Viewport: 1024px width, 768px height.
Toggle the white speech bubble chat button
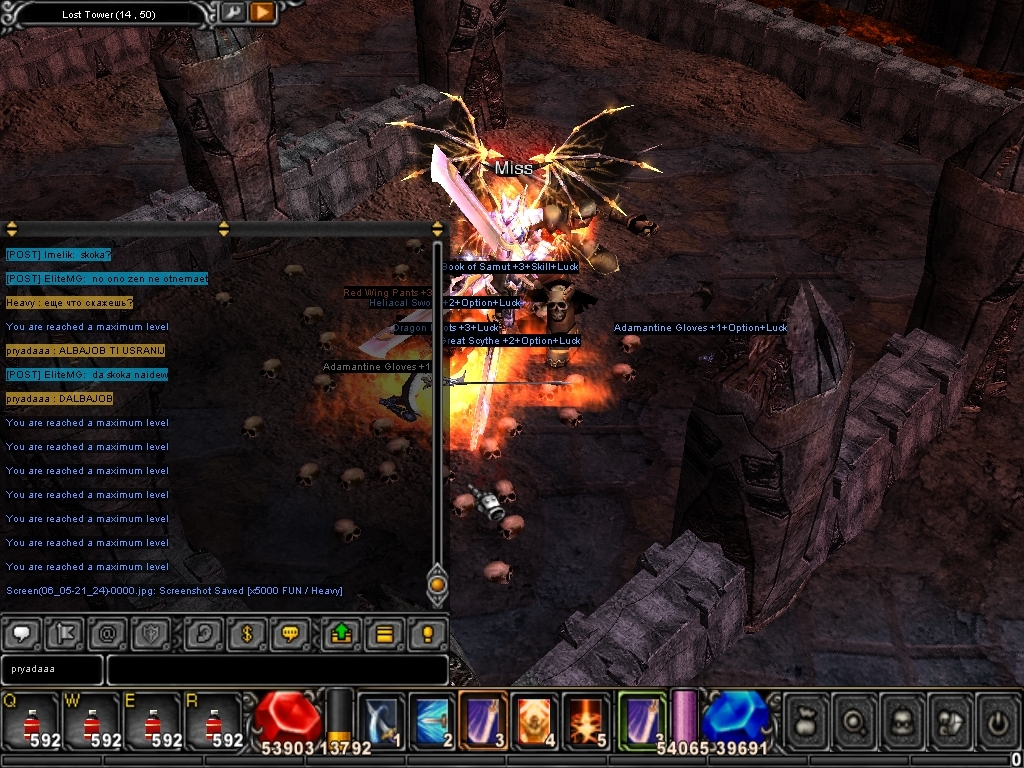point(23,634)
